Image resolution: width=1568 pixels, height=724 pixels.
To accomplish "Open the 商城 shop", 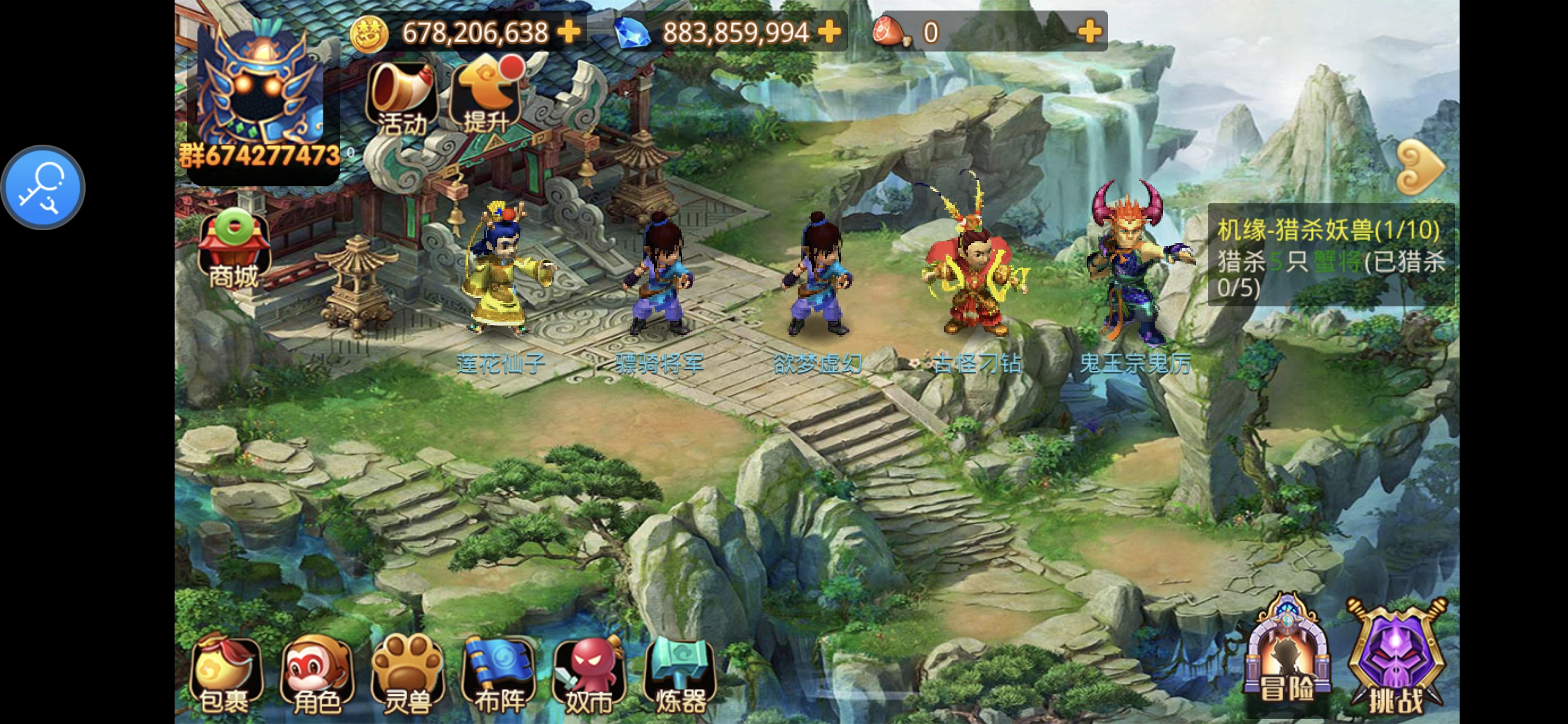I will click(234, 250).
